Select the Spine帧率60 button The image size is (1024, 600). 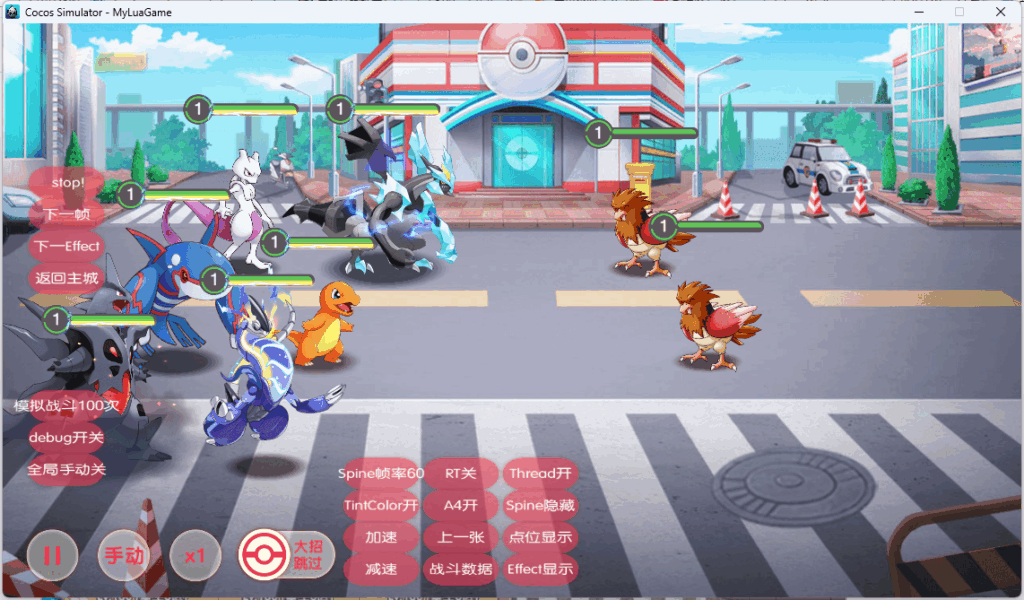click(381, 473)
